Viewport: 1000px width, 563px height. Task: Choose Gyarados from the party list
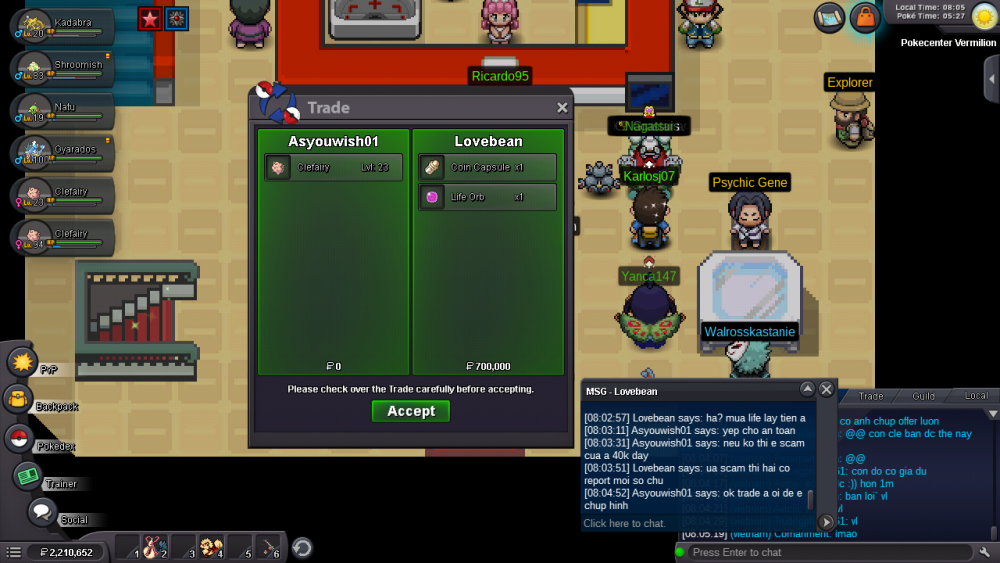[x=62, y=152]
